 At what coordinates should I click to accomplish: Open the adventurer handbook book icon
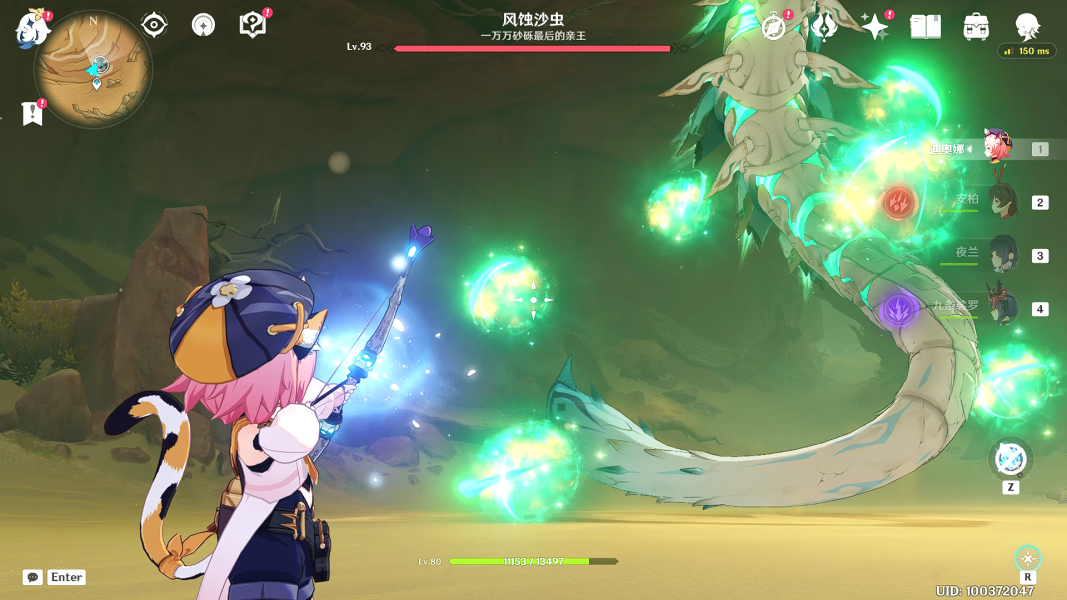pyautogui.click(x=925, y=27)
